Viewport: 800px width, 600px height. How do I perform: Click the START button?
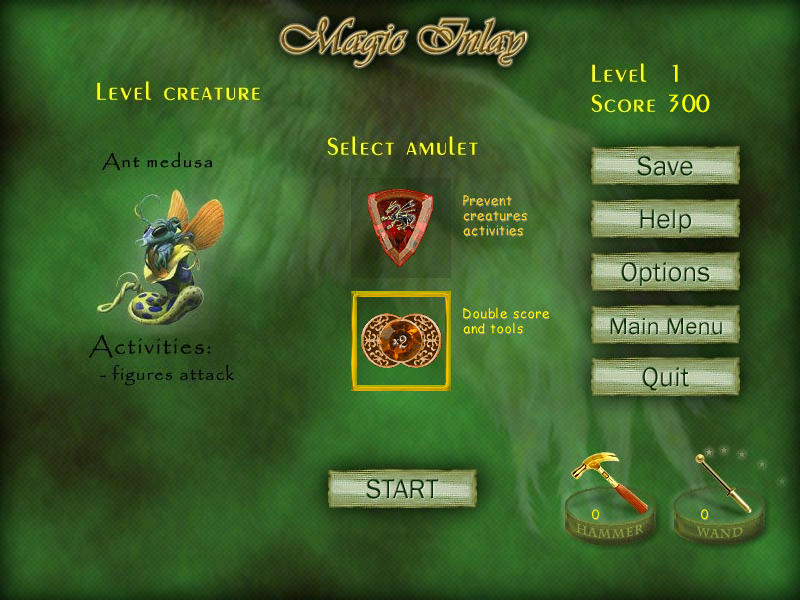click(x=402, y=489)
